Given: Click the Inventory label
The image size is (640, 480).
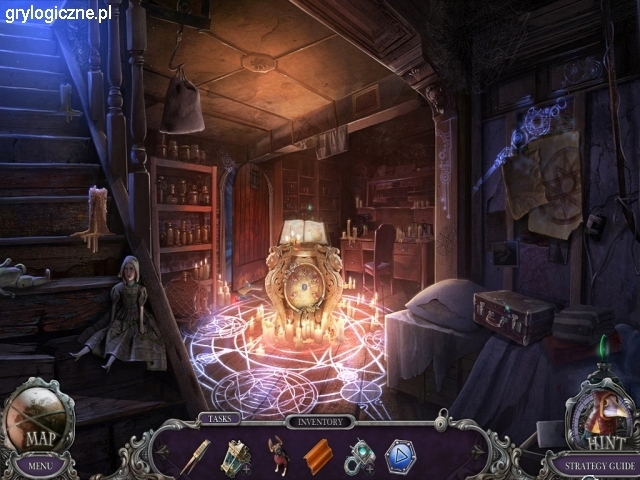Looking at the screenshot, I should pyautogui.click(x=320, y=422).
